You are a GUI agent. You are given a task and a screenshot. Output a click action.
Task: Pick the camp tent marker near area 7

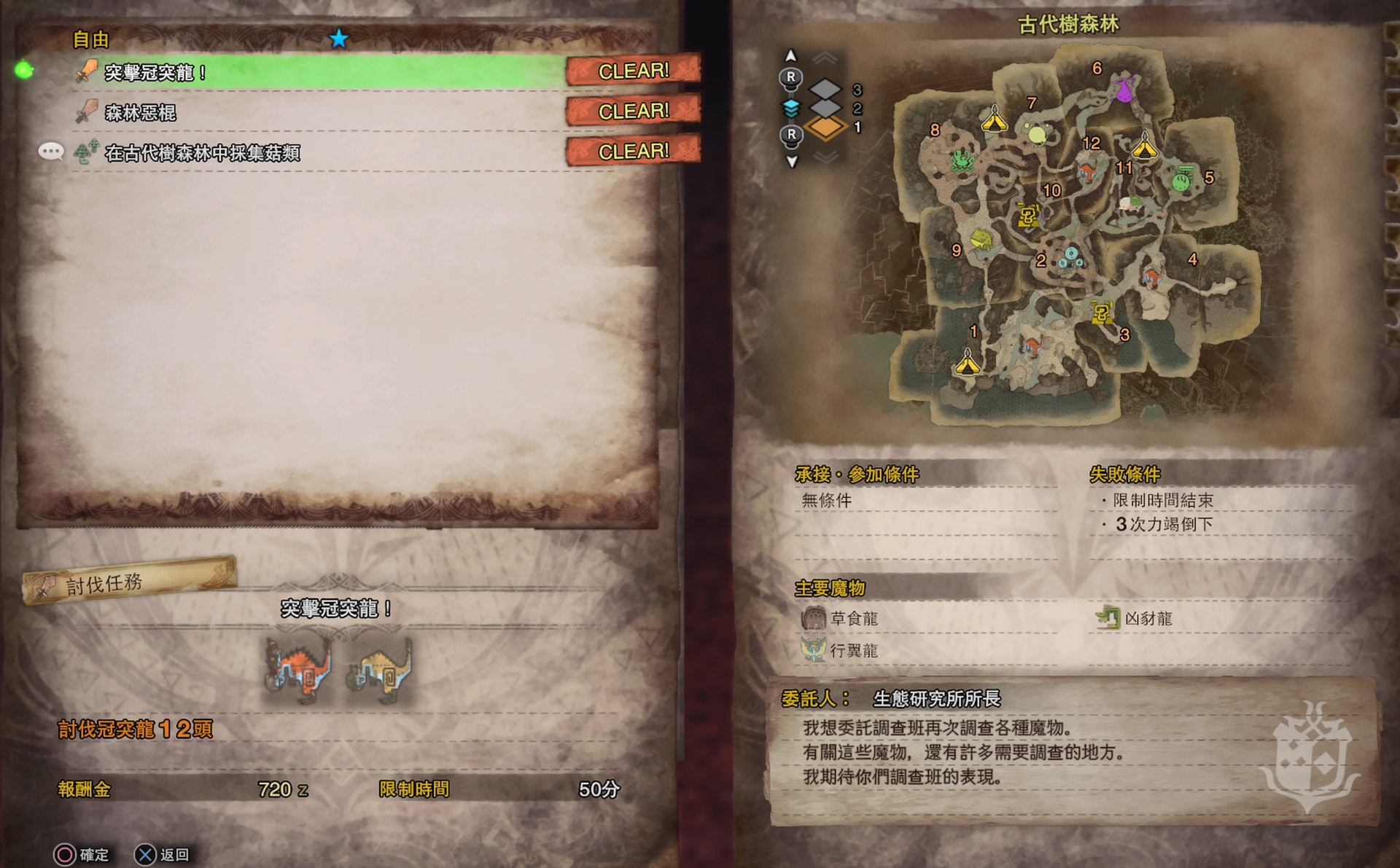point(994,119)
